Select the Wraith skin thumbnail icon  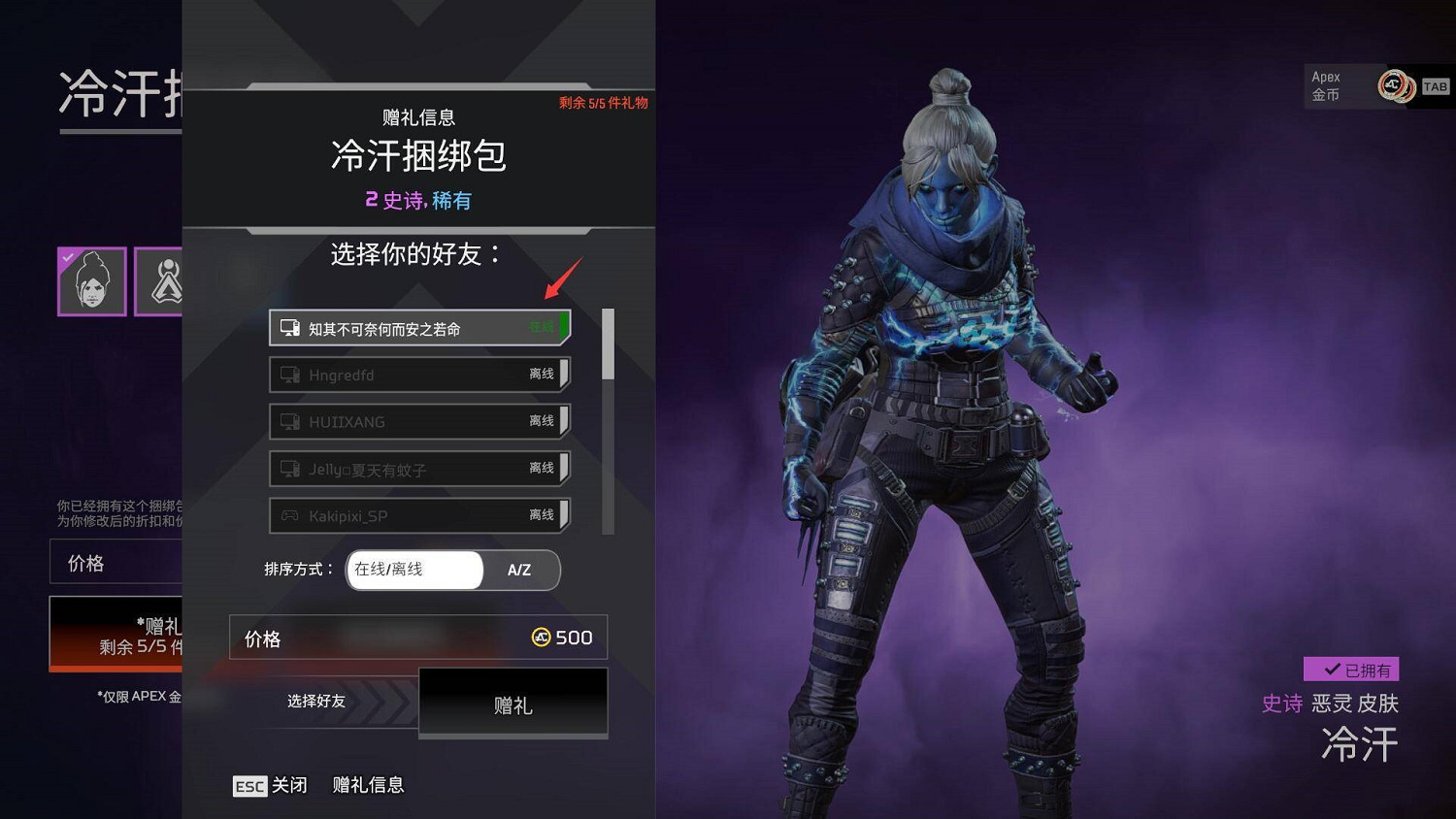(92, 281)
